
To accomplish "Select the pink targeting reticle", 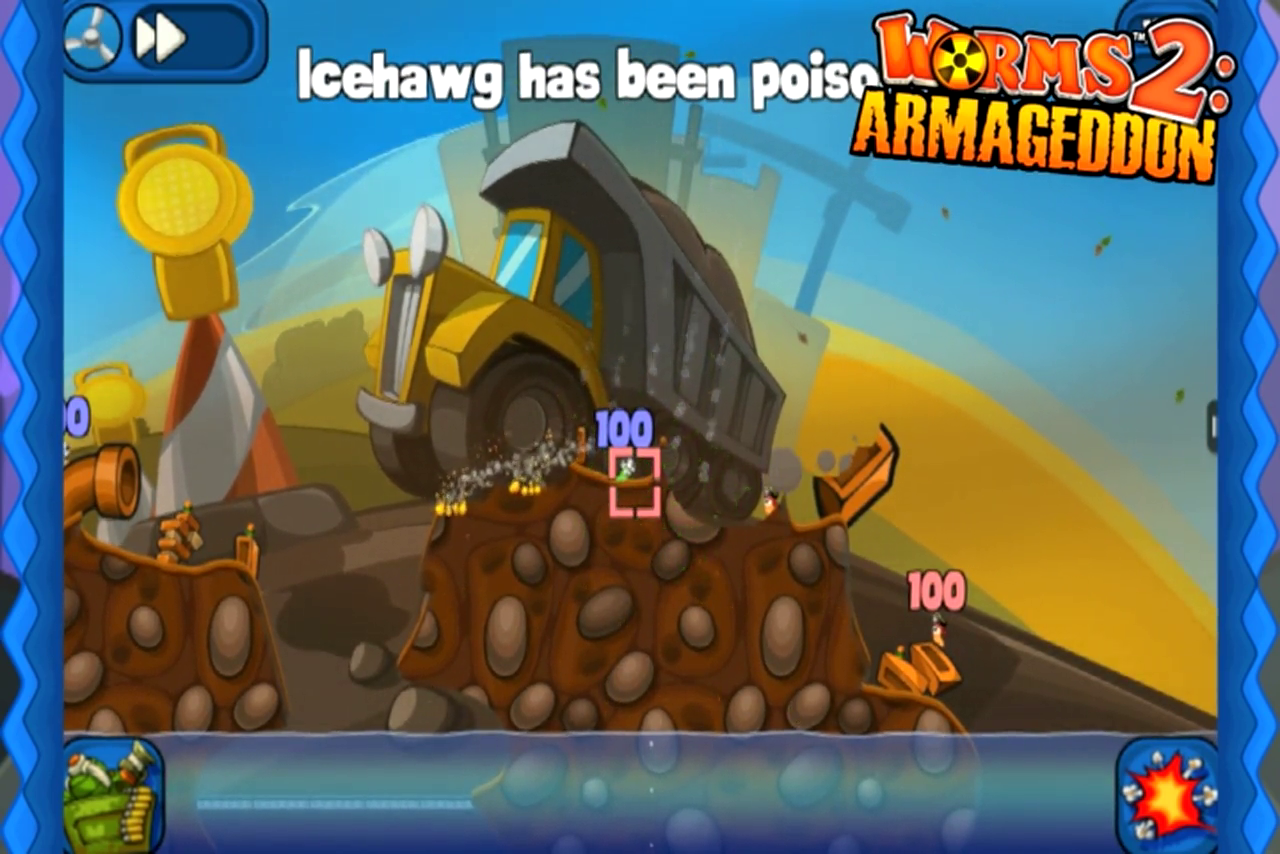I will [x=633, y=481].
